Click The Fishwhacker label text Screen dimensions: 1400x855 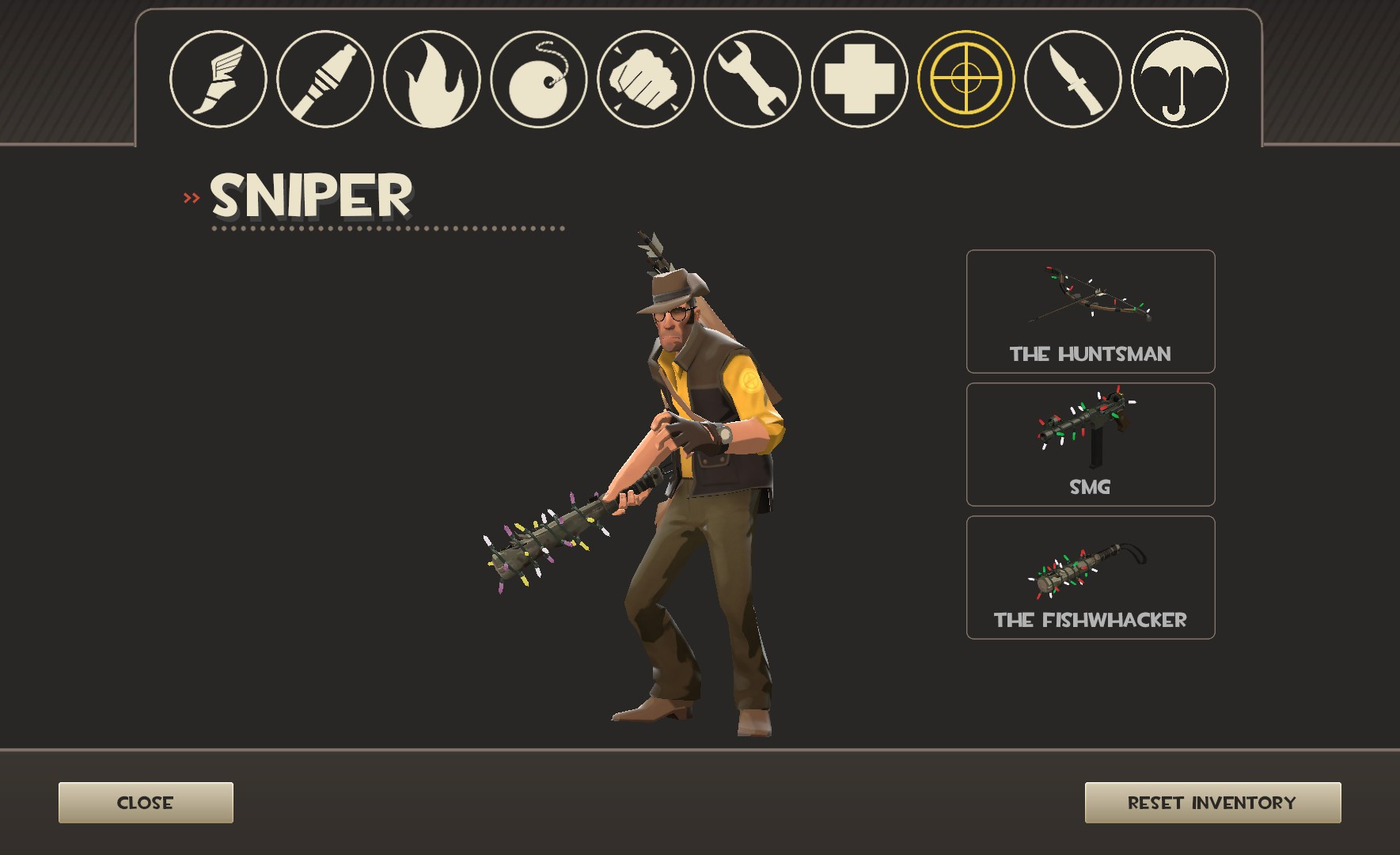1090,620
